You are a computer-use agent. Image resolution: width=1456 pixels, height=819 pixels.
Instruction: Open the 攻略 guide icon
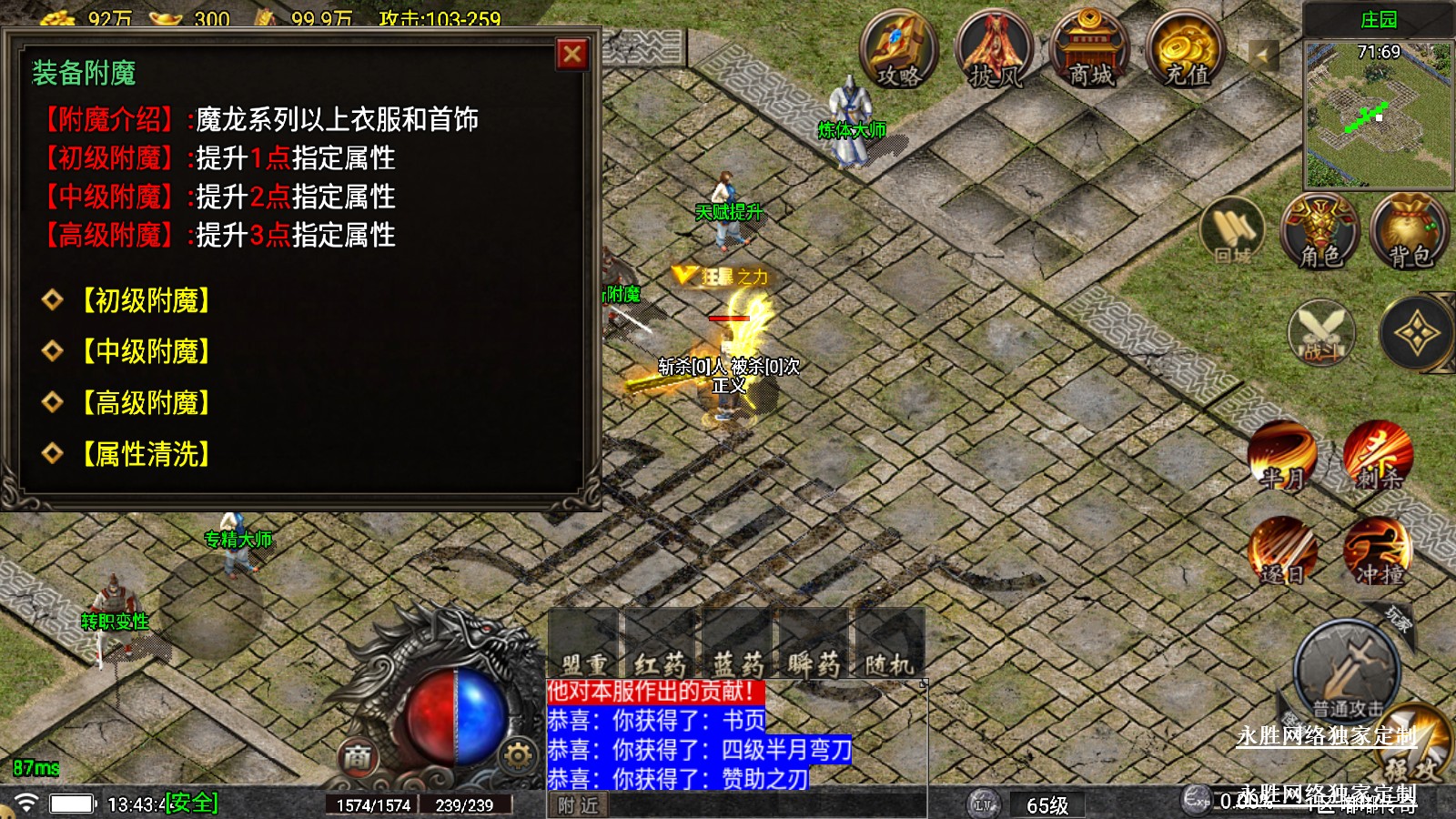(899, 50)
